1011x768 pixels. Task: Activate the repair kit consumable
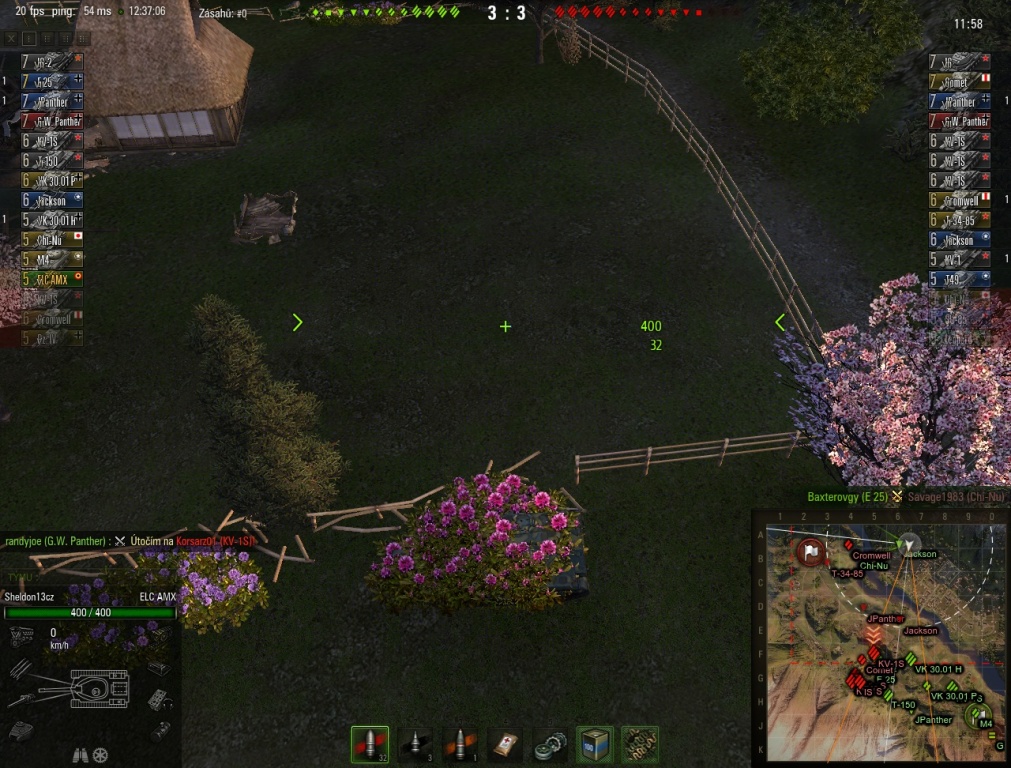pyautogui.click(x=551, y=745)
